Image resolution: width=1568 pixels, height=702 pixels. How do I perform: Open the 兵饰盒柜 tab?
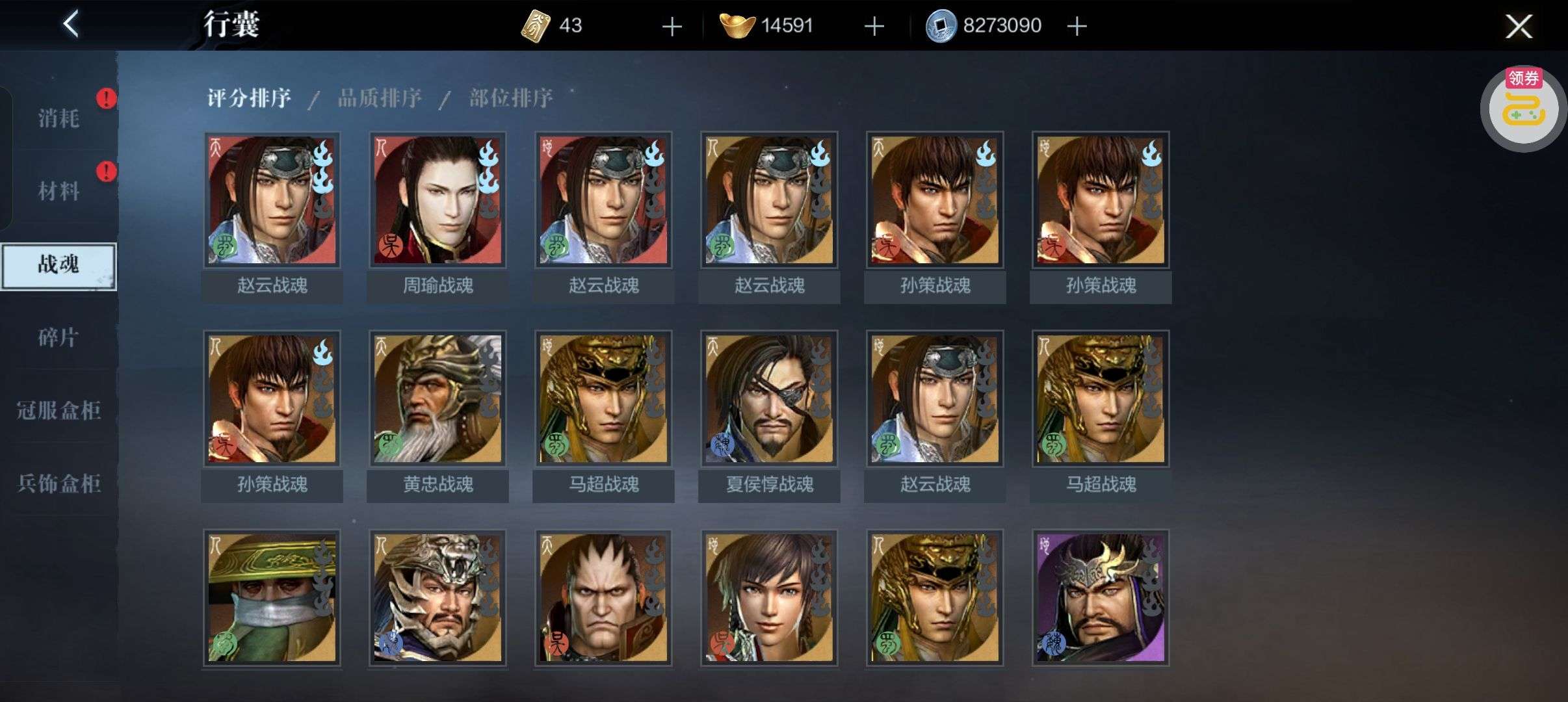59,483
